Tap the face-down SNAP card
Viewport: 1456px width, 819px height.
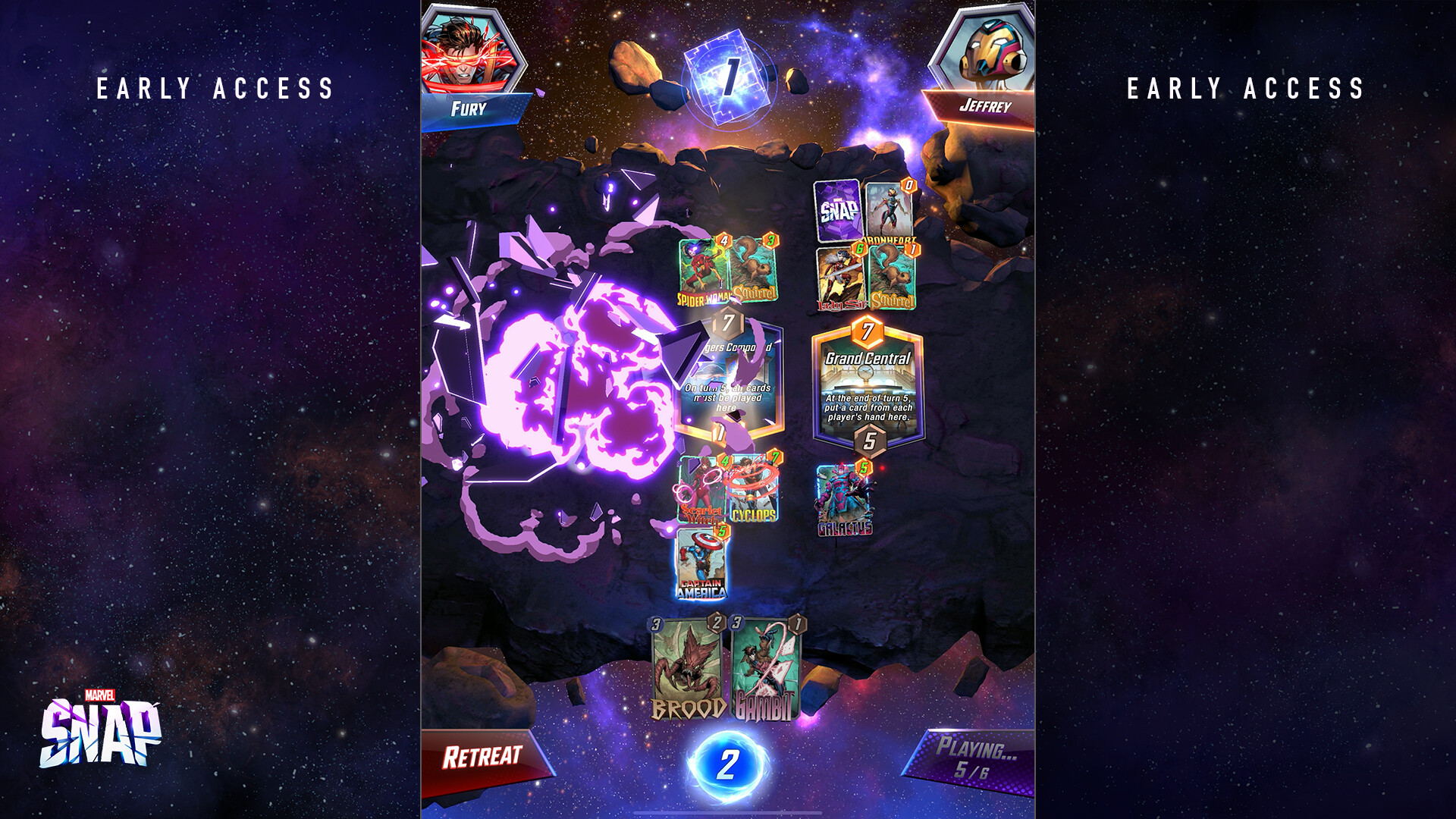837,211
